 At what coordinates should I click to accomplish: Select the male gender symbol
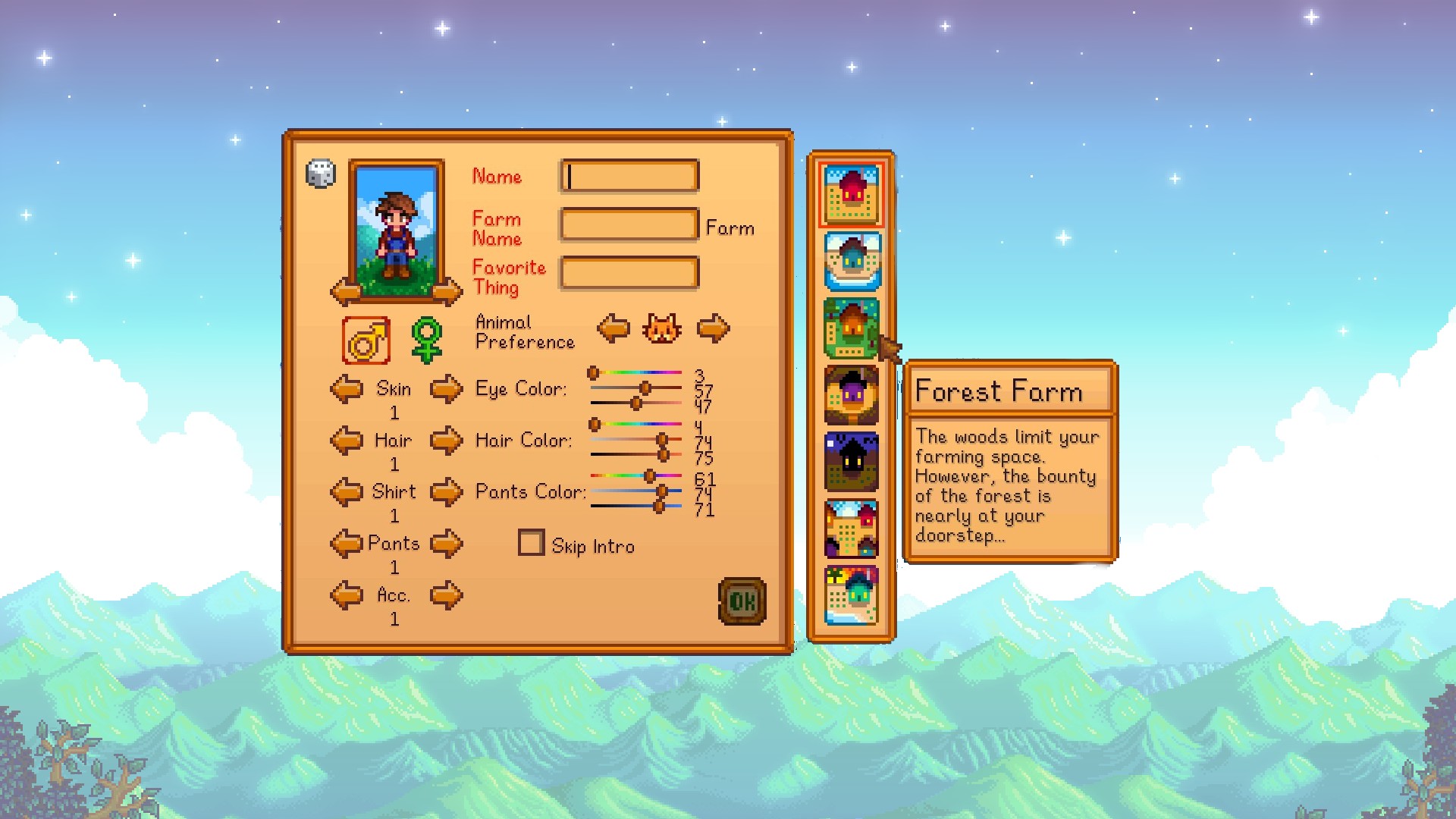click(x=368, y=339)
